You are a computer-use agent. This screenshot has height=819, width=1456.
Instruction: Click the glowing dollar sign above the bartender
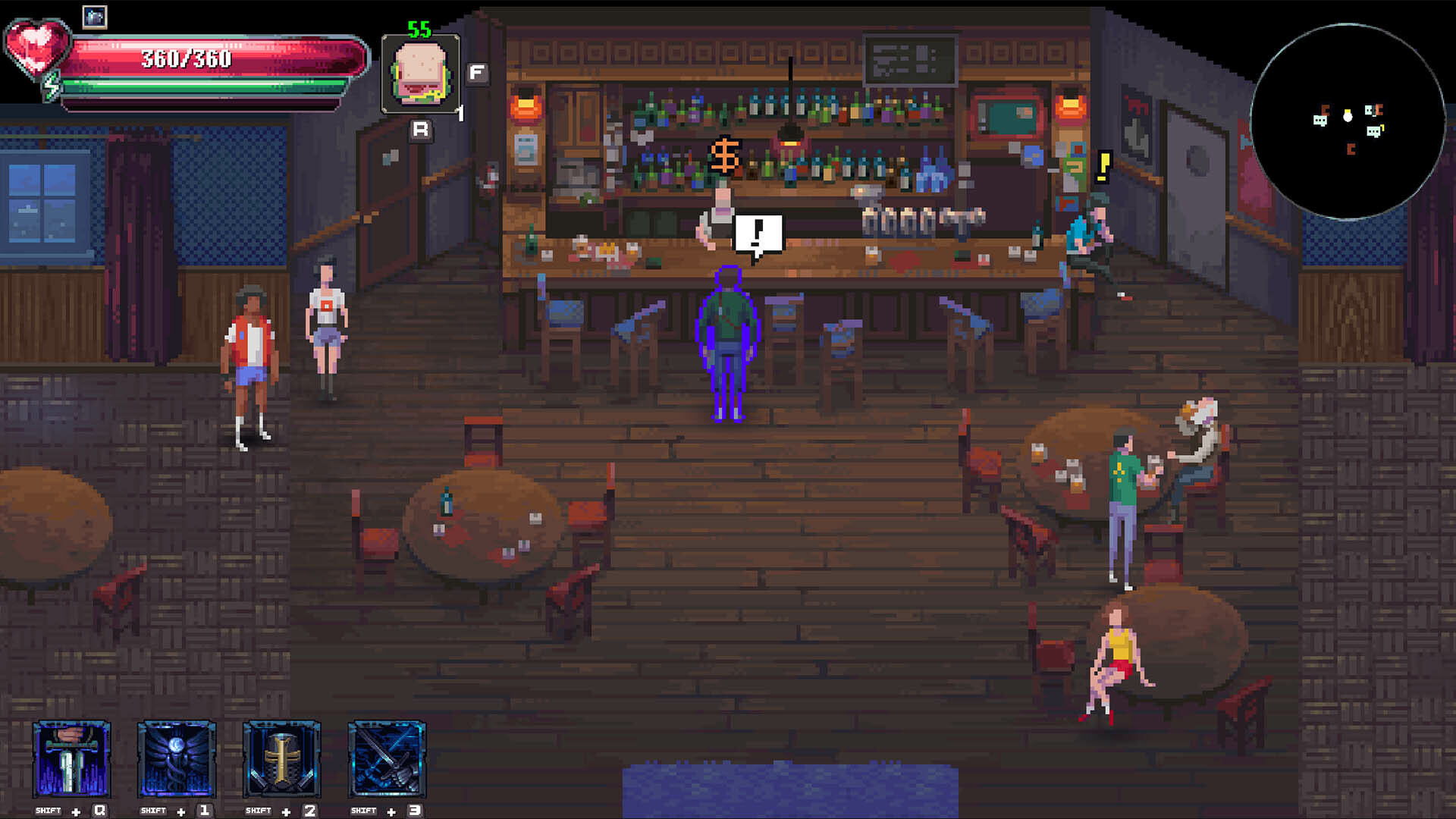coord(726,155)
